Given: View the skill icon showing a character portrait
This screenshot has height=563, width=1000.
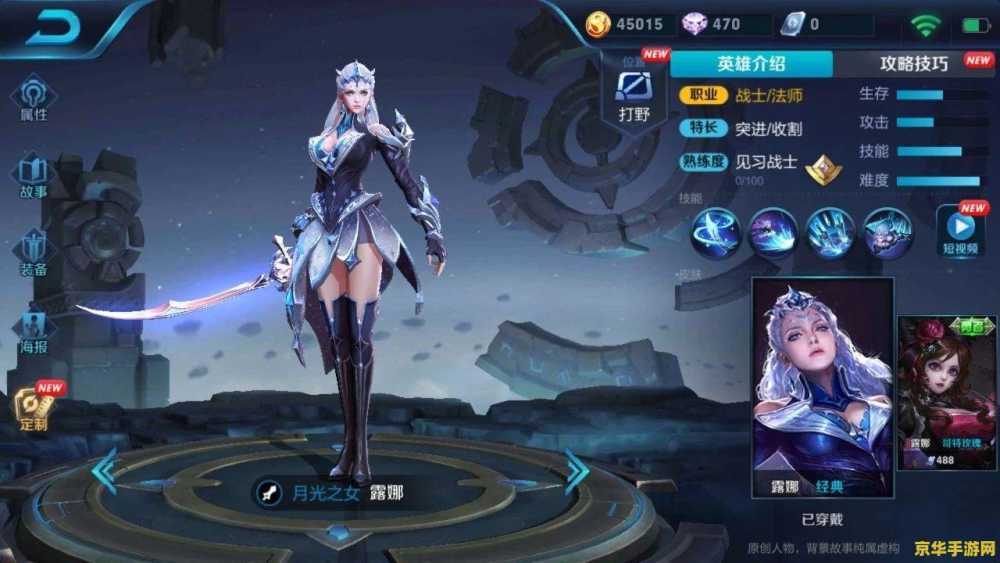Looking at the screenshot, I should tap(887, 233).
